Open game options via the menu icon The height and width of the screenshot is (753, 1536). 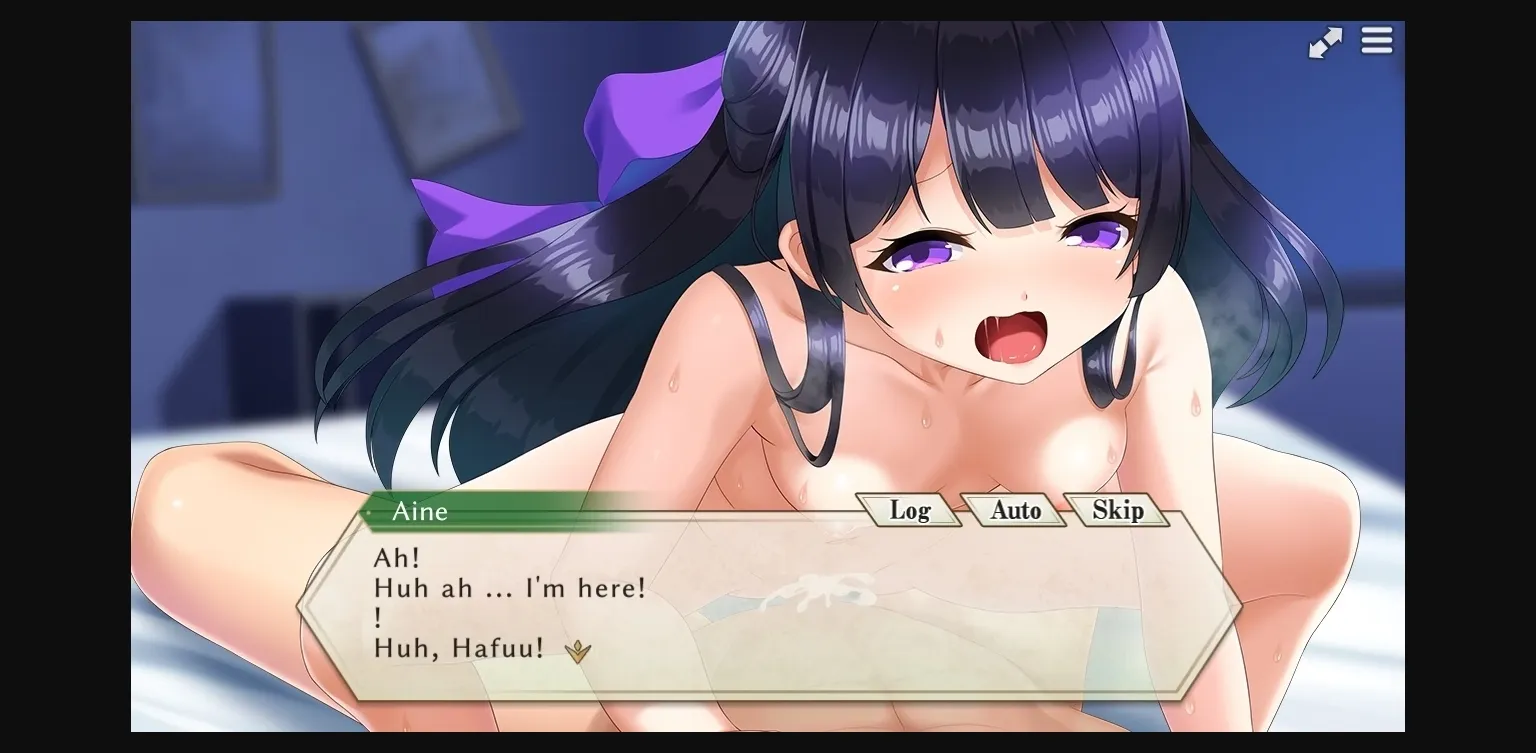[1377, 41]
